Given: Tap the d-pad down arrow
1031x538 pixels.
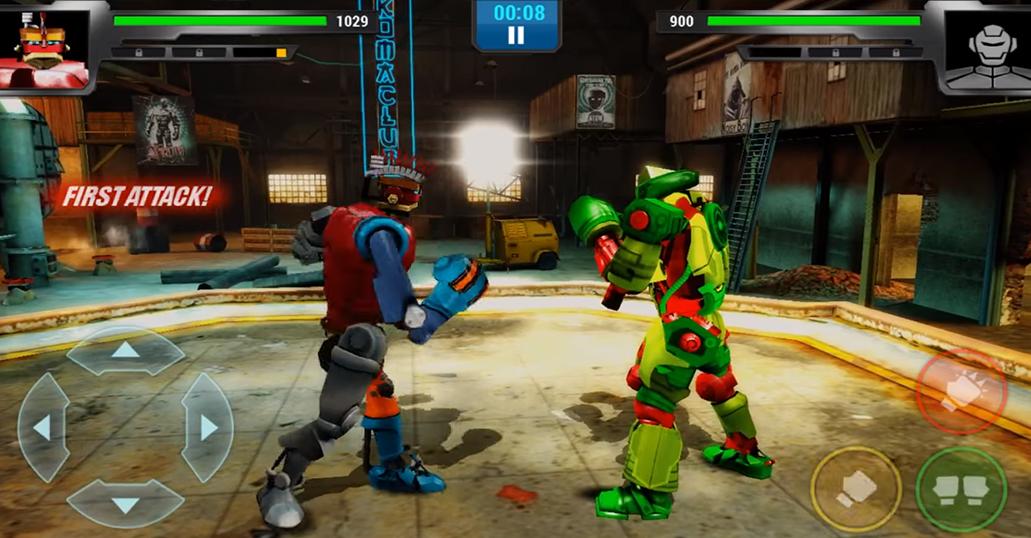Looking at the screenshot, I should pos(125,504).
